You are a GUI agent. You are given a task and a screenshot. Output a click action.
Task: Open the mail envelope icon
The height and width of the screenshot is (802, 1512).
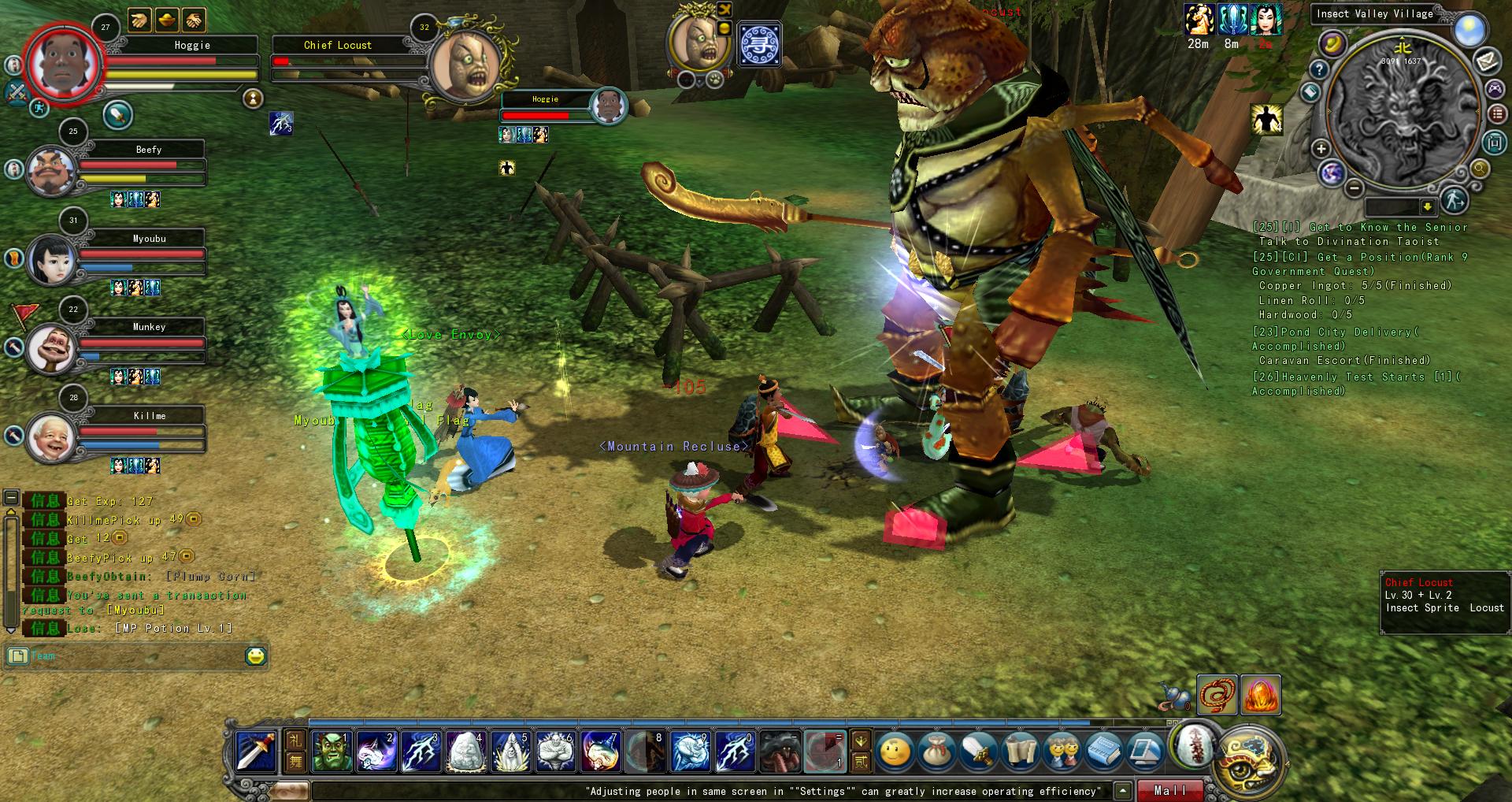[1486, 59]
